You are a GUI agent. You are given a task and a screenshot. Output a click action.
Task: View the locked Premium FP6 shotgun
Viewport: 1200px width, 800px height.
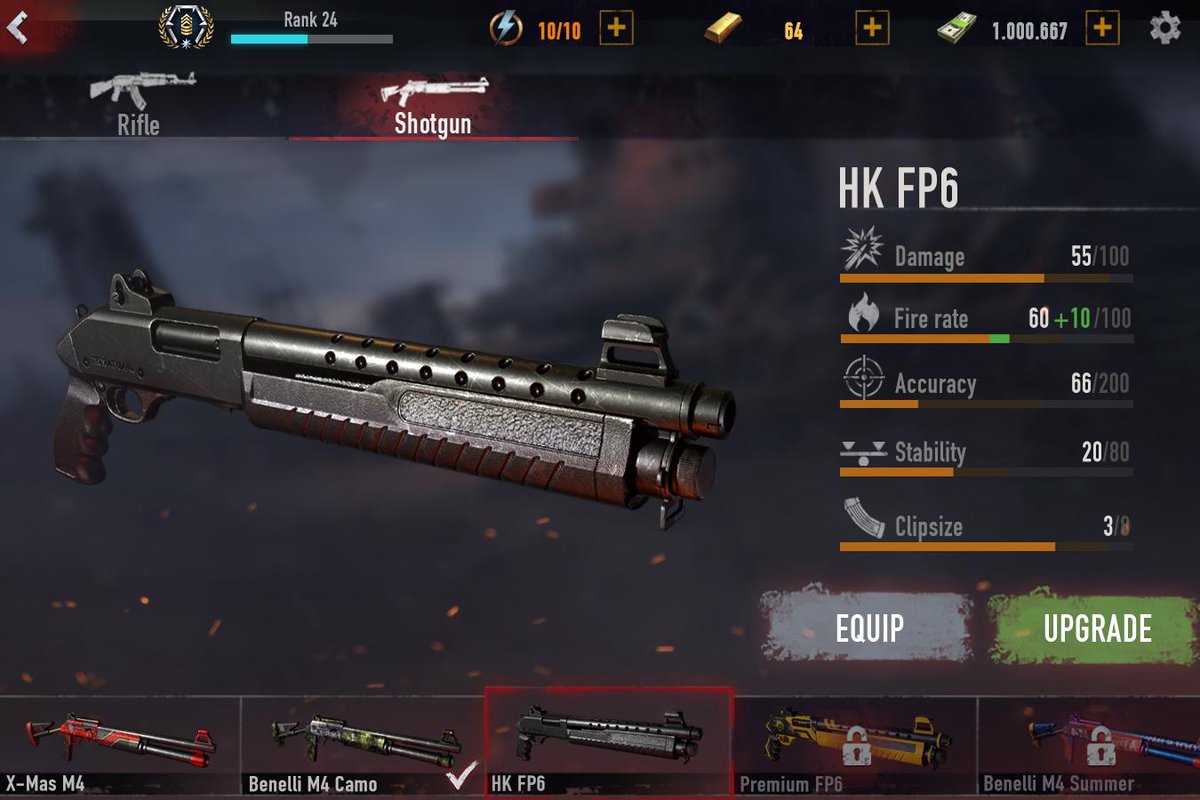(855, 745)
